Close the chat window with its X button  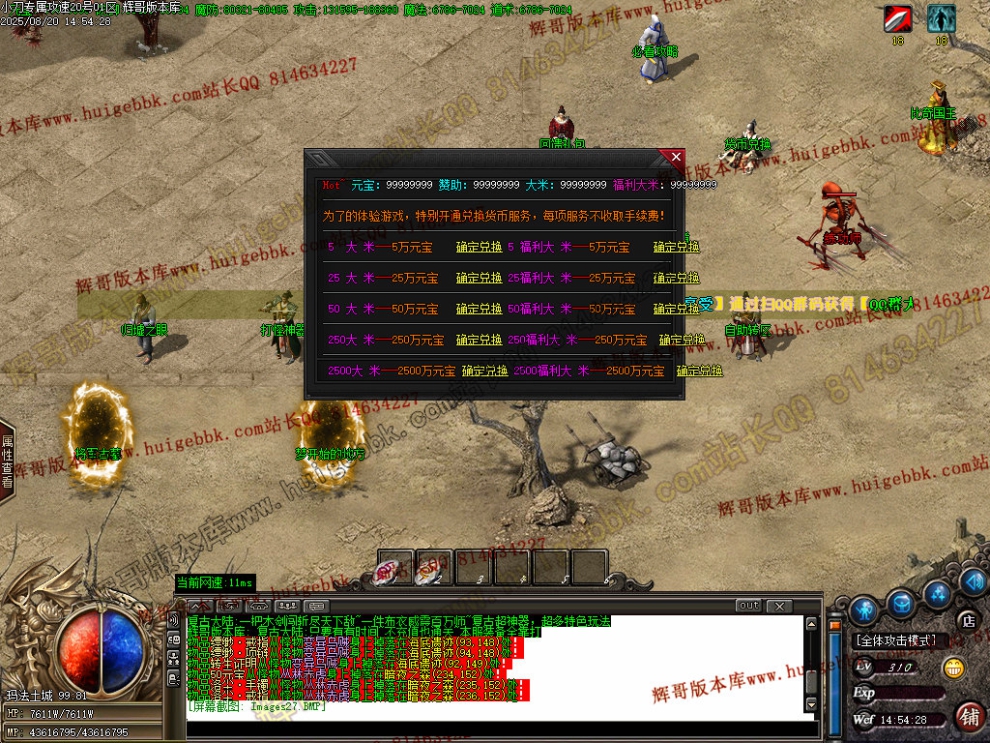pyautogui.click(x=778, y=606)
